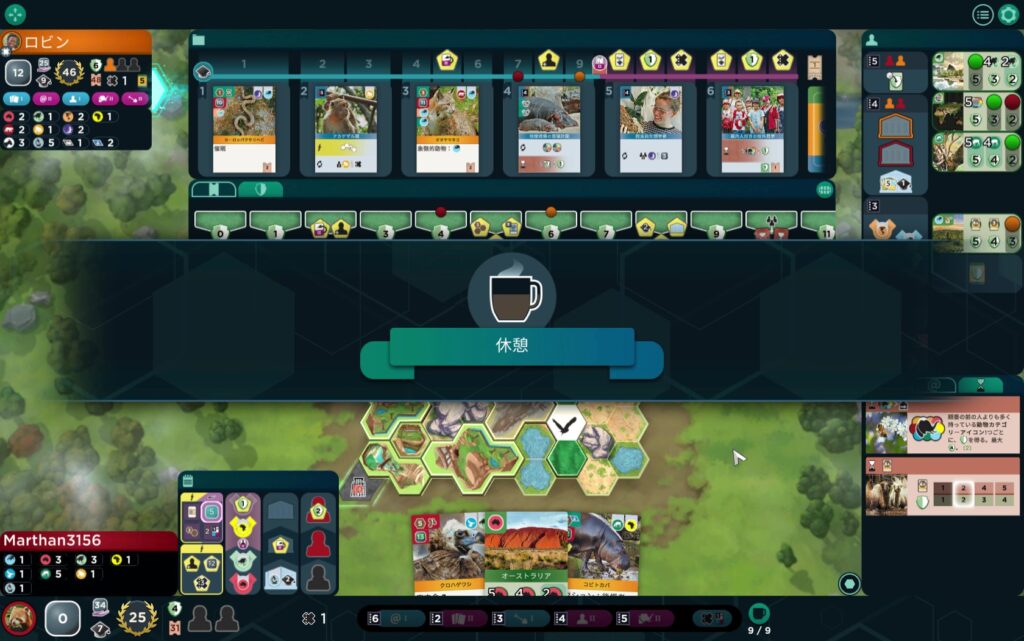Select the snake card in display slot 1
1024x641 pixels.
point(243,128)
